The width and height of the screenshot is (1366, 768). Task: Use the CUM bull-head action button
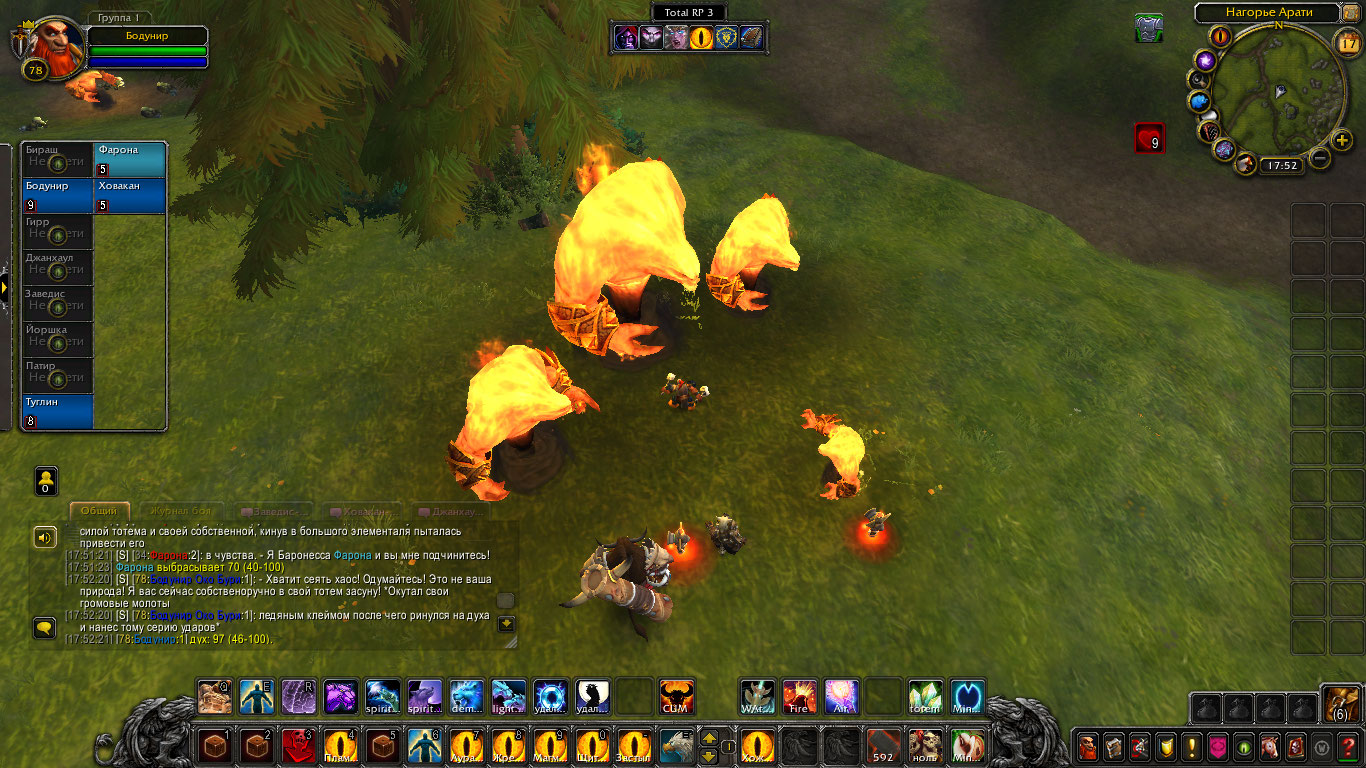(676, 696)
